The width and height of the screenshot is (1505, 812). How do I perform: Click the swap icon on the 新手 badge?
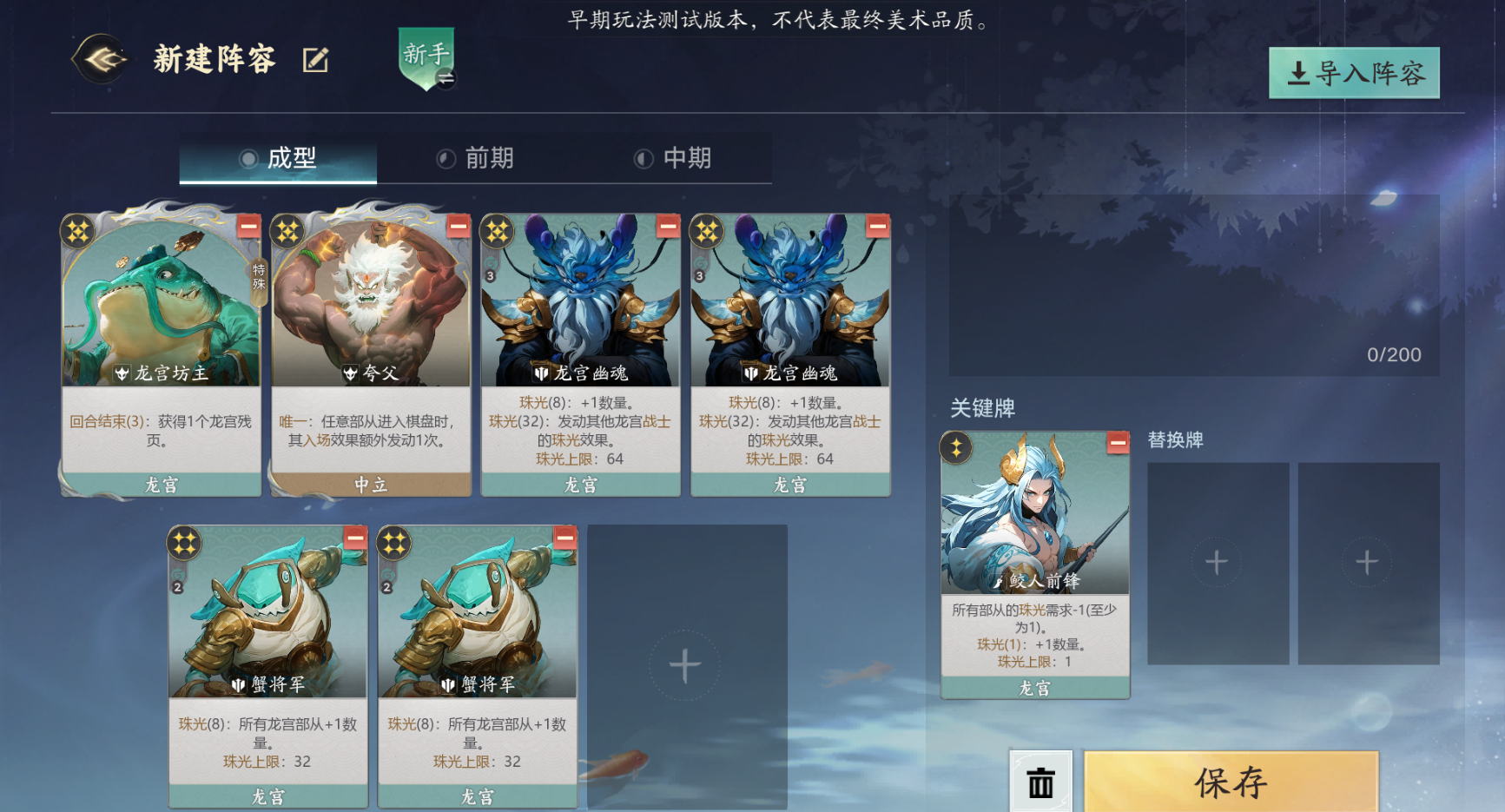[446, 76]
